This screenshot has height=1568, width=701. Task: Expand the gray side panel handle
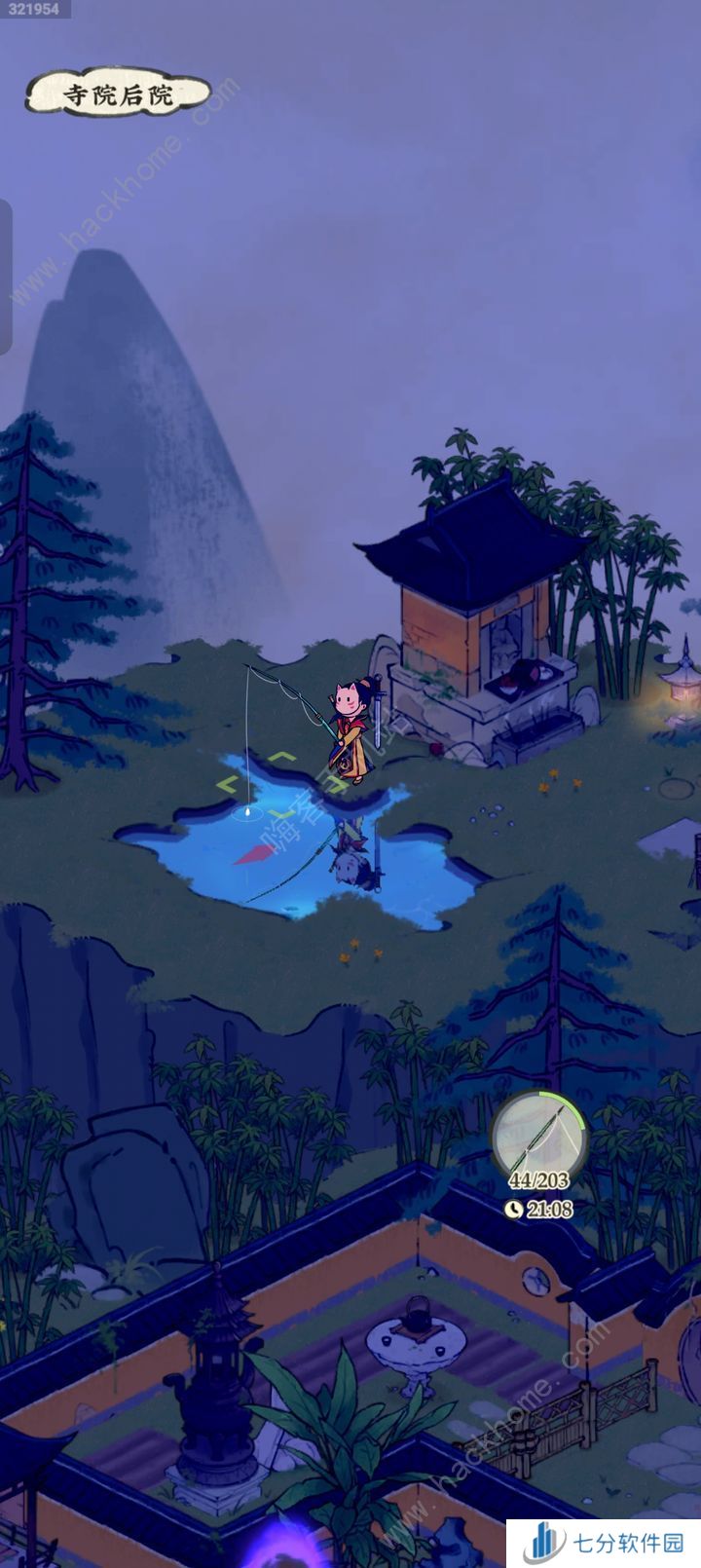5,277
